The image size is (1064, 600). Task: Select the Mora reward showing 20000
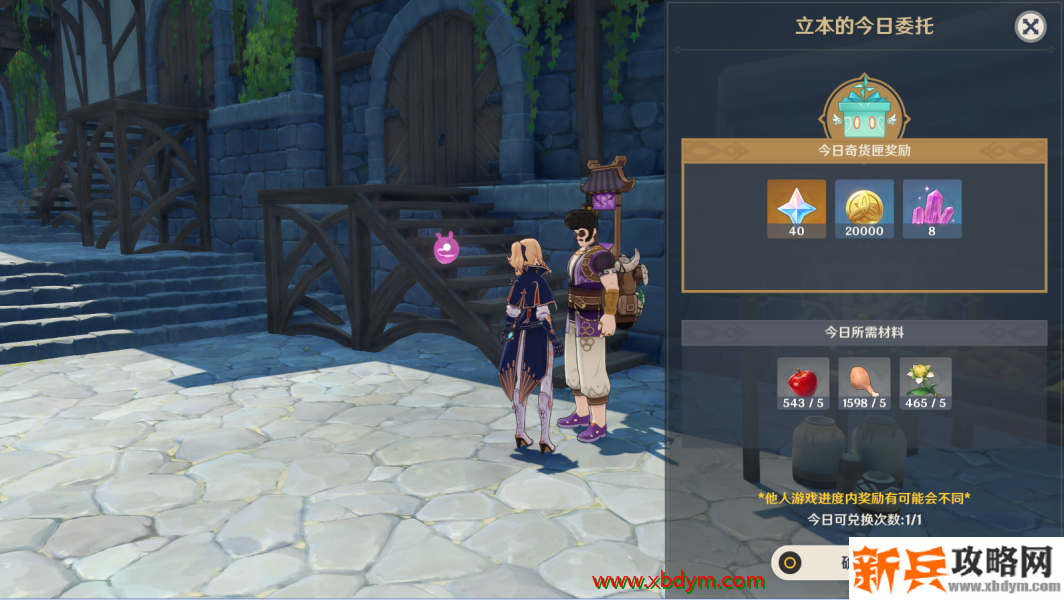click(864, 208)
